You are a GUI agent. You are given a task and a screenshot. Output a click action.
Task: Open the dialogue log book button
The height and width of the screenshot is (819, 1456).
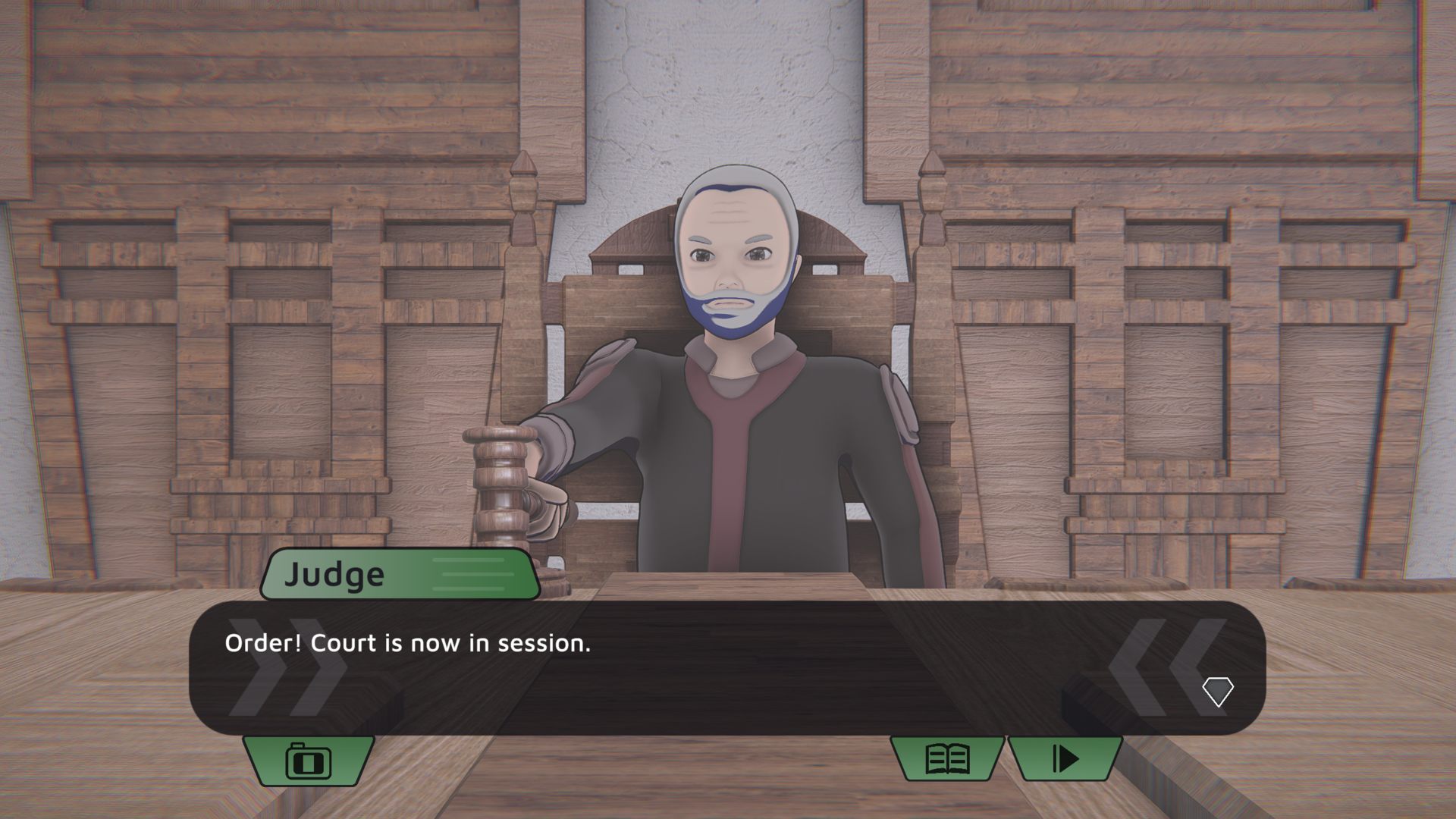pyautogui.click(x=948, y=758)
